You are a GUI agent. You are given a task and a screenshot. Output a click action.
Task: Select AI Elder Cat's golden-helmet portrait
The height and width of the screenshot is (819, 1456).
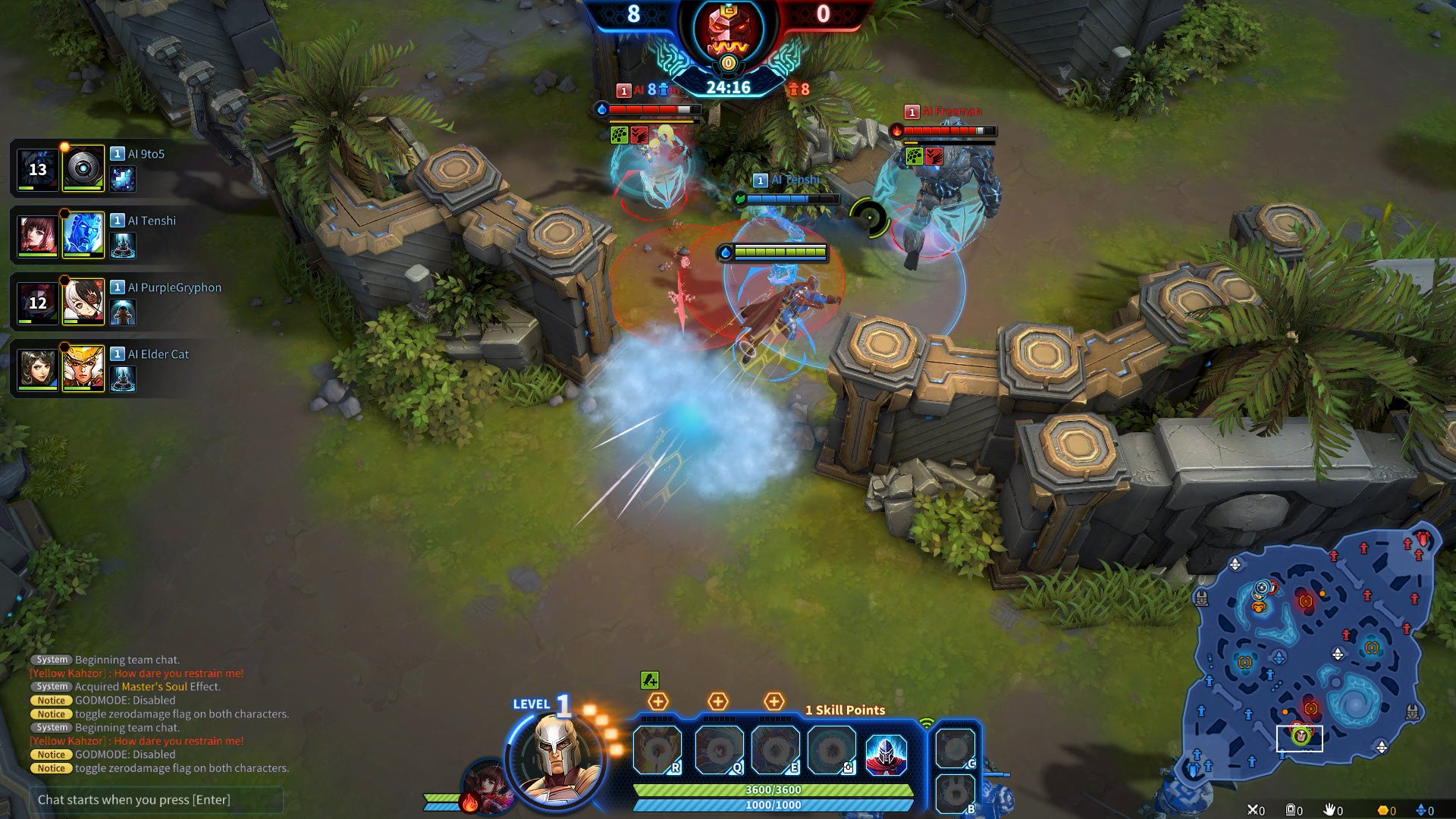coord(83,368)
